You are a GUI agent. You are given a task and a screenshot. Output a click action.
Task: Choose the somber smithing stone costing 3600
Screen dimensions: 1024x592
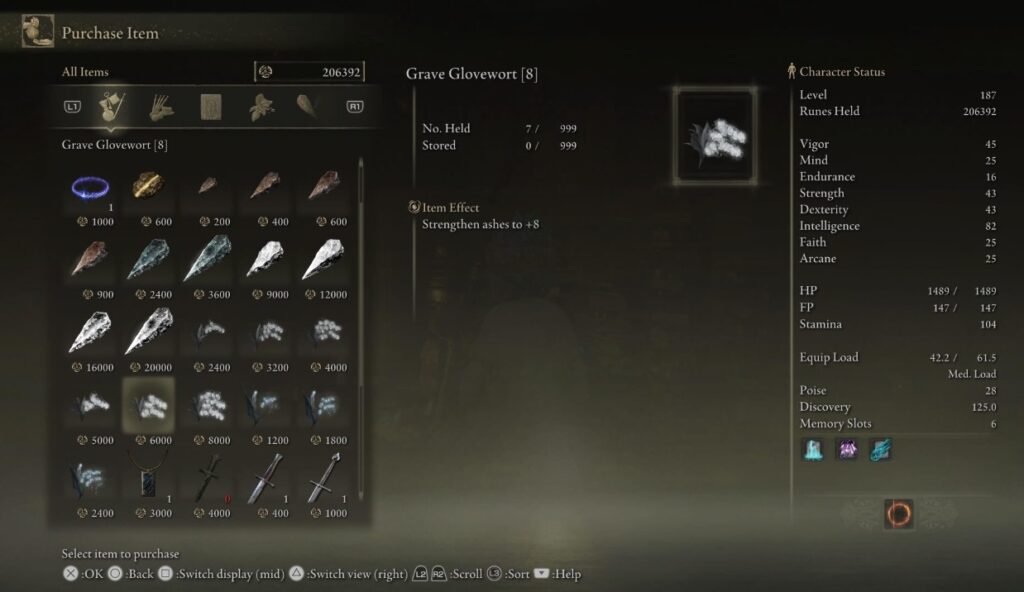[x=206, y=260]
